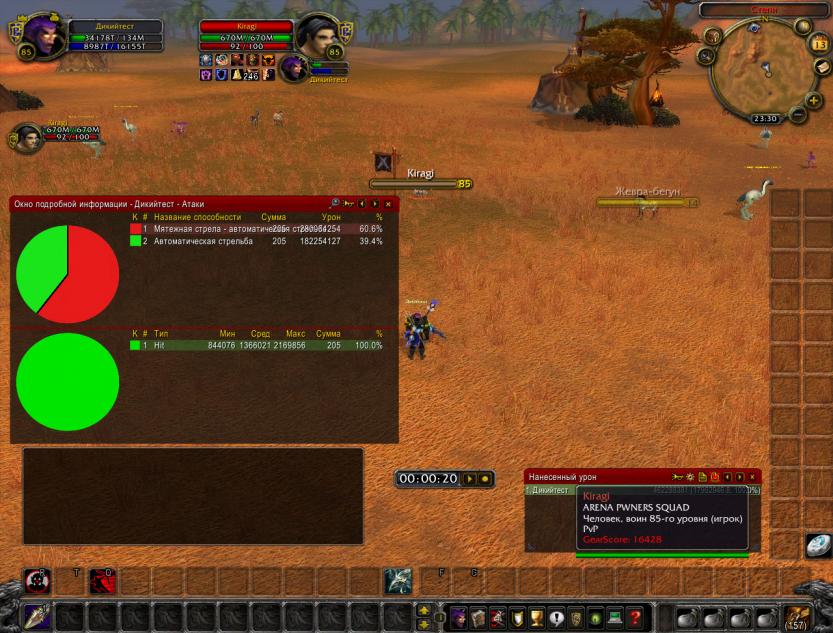
Task: Open damage meter settings gear icon
Action: coord(690,477)
